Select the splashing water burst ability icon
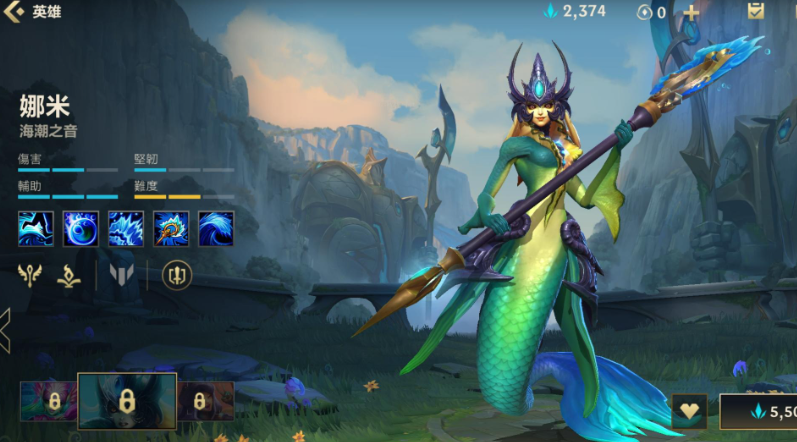 click(126, 228)
